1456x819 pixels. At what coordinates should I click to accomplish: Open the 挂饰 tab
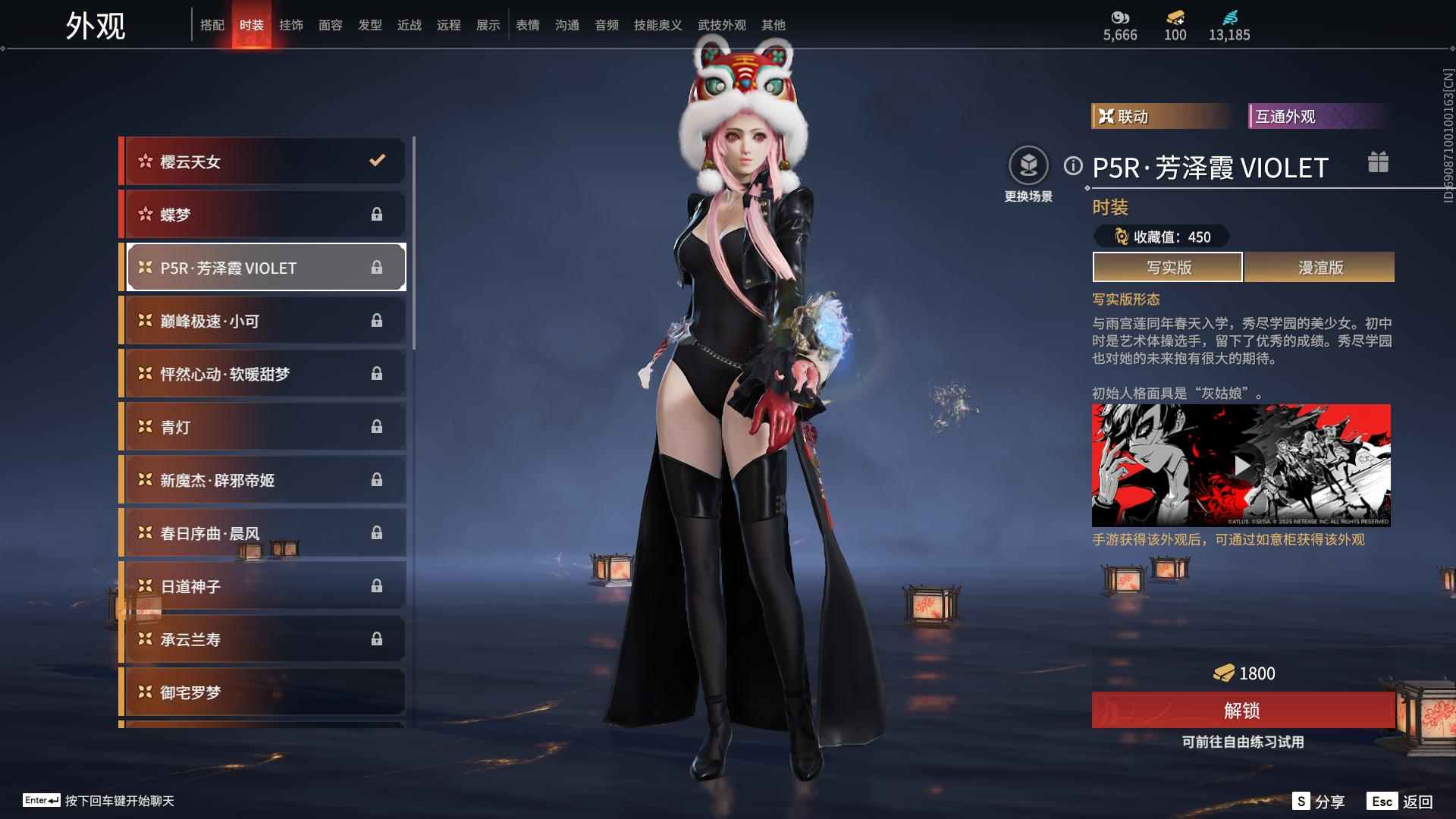tap(290, 25)
